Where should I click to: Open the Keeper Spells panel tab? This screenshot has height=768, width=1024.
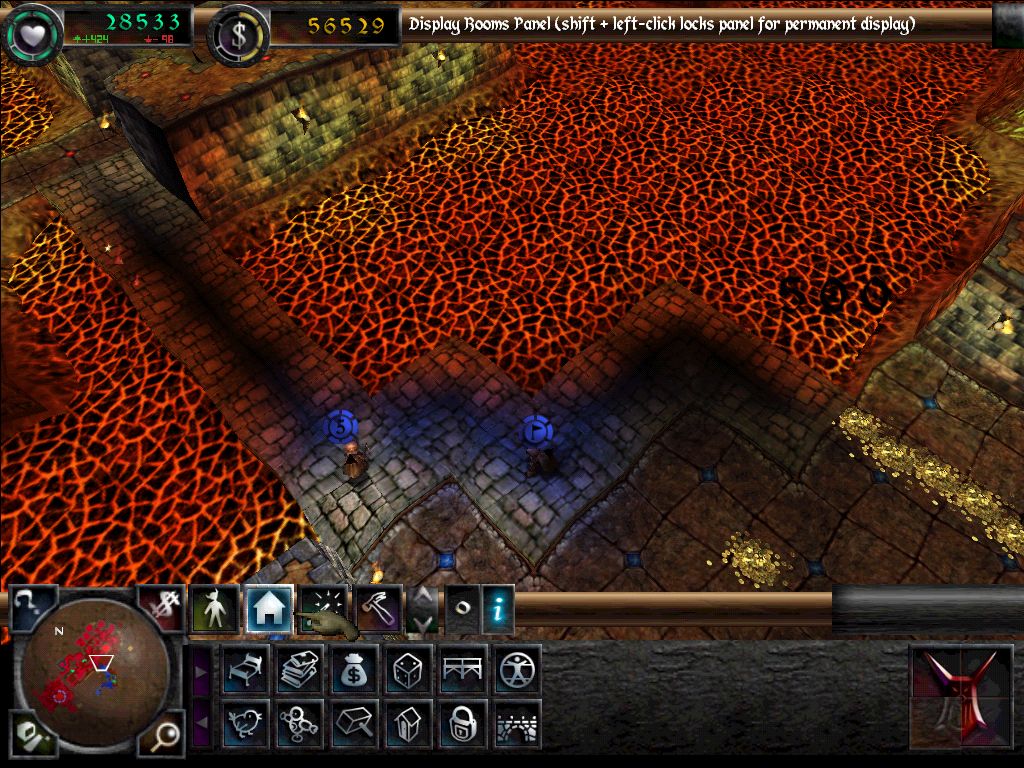coord(324,609)
